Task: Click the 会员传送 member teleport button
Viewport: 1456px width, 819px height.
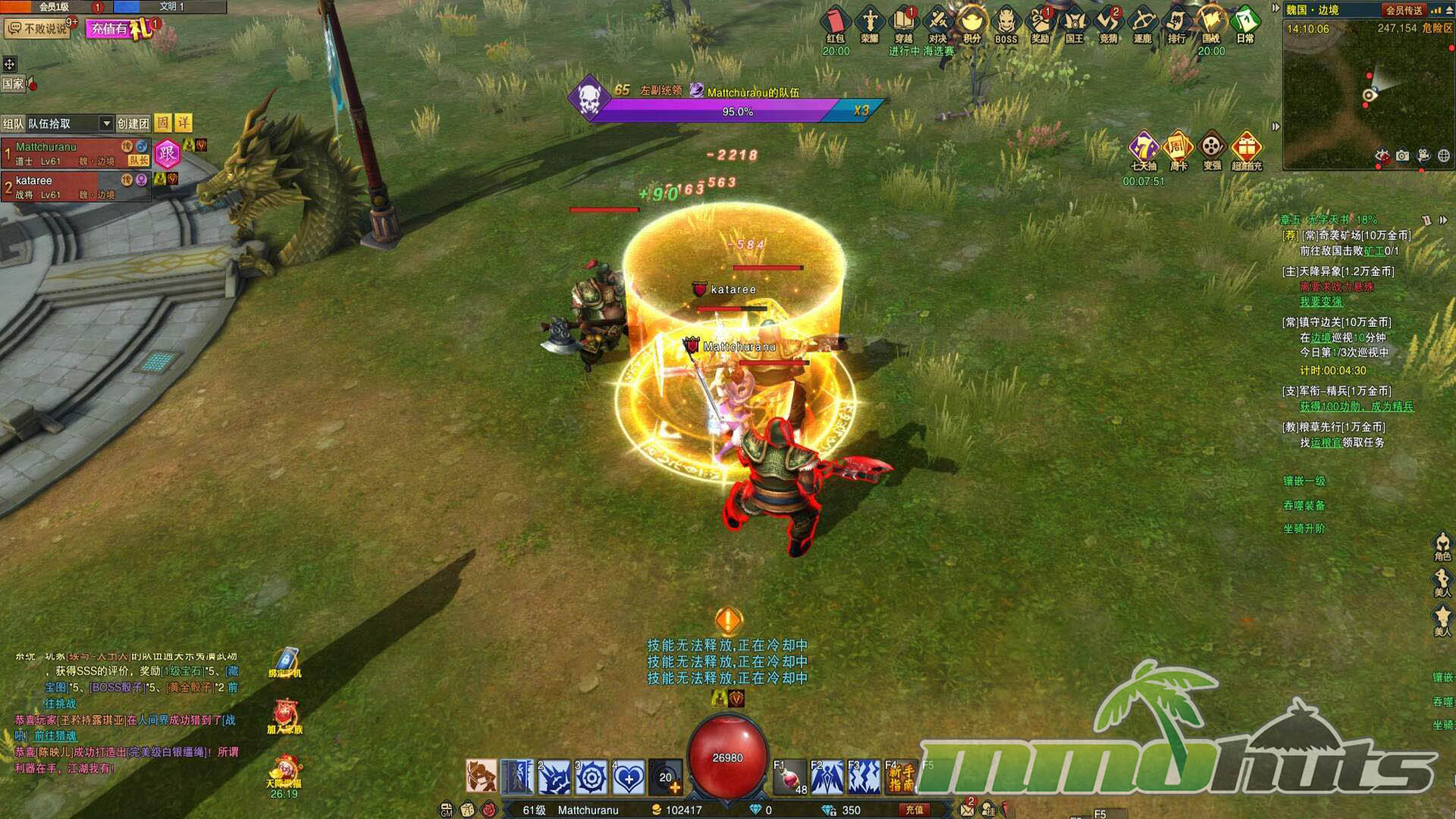Action: (x=1404, y=10)
